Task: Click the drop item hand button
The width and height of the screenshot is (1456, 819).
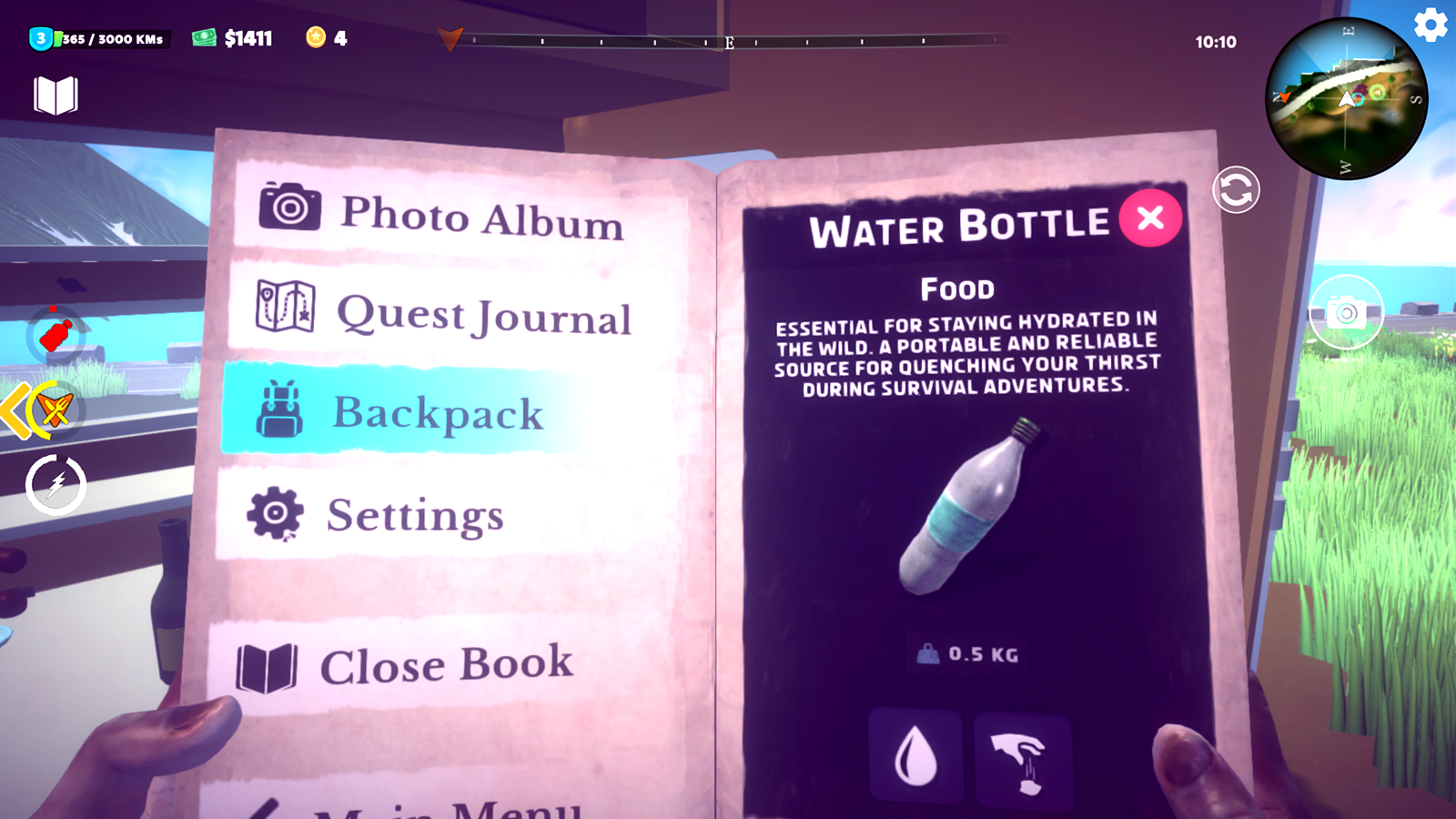Action: [1023, 758]
